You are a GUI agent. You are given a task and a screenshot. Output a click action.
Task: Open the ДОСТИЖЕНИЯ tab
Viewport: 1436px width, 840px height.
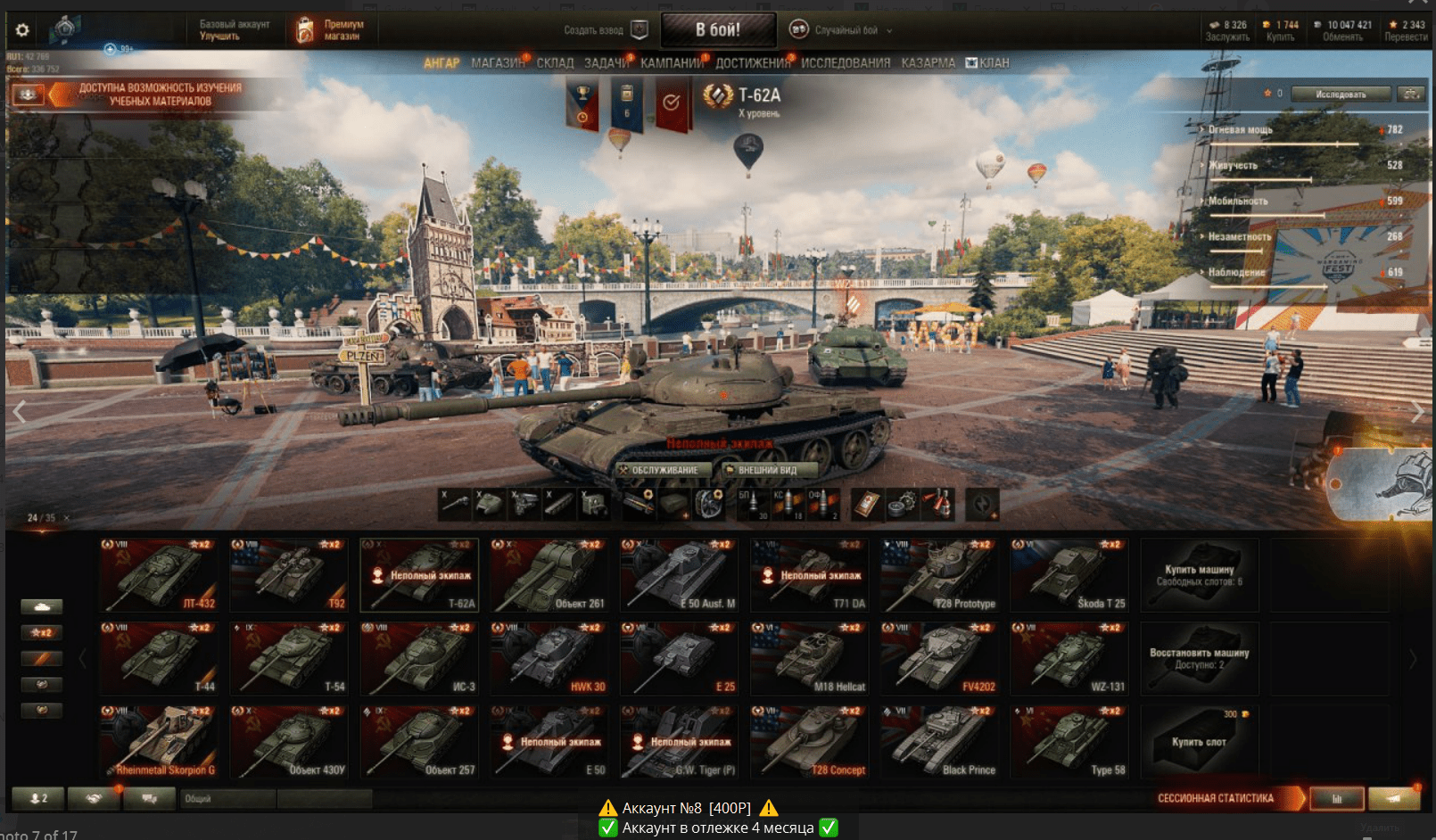[x=753, y=63]
